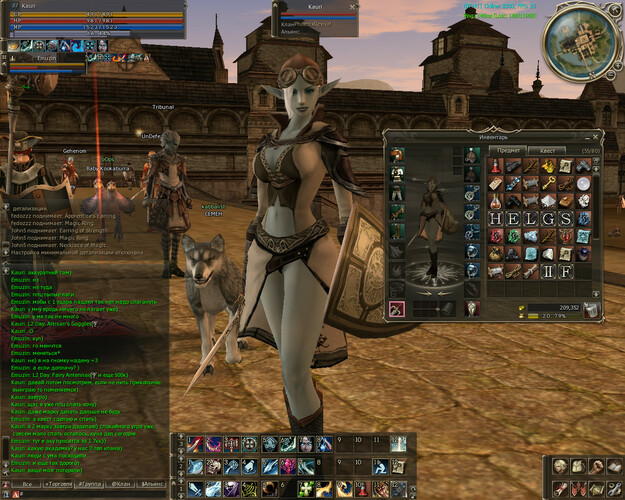
Task: Show the Альянс chat channel
Action: coord(153,482)
